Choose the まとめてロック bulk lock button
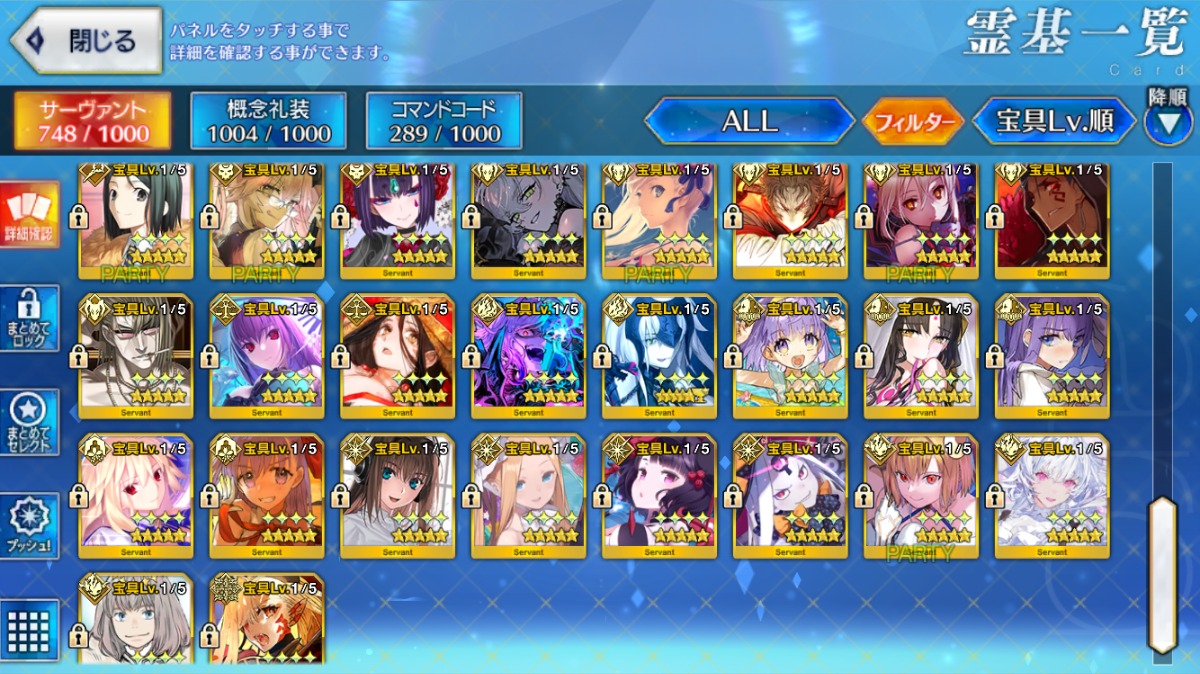This screenshot has width=1200, height=674. (29, 318)
